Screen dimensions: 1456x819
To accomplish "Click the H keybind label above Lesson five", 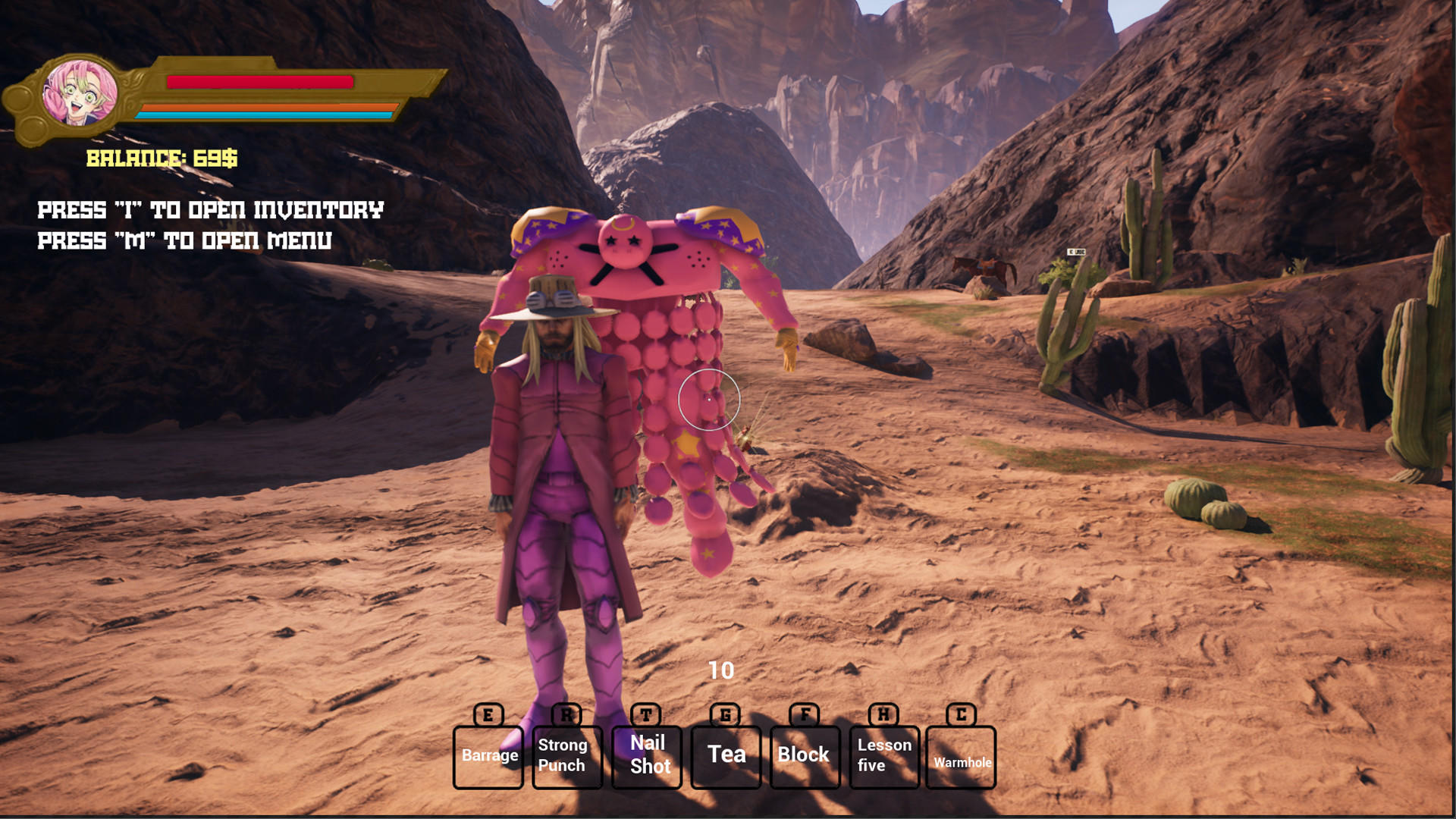I will [882, 715].
